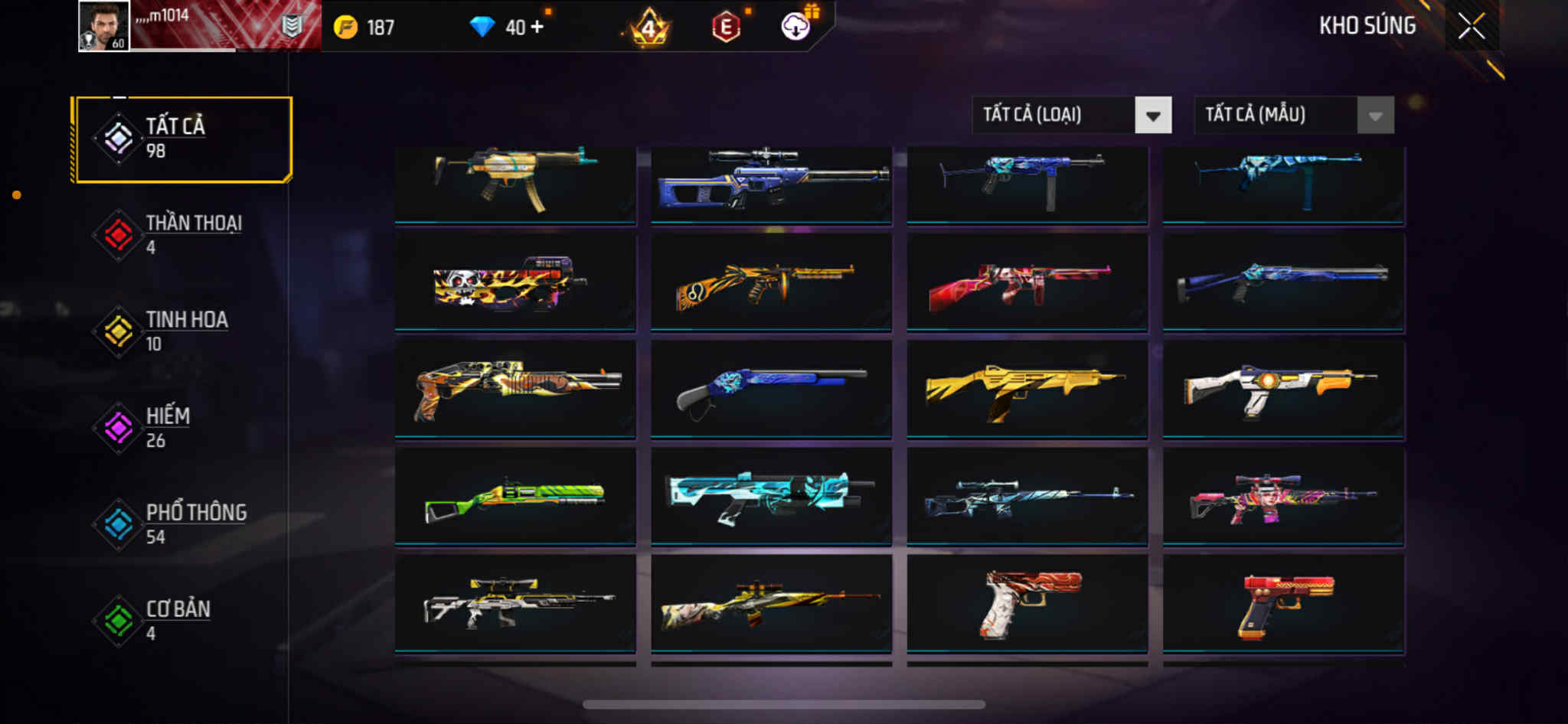The image size is (1568, 724).
Task: Select the Tất Cả category tab
Action: click(182, 139)
